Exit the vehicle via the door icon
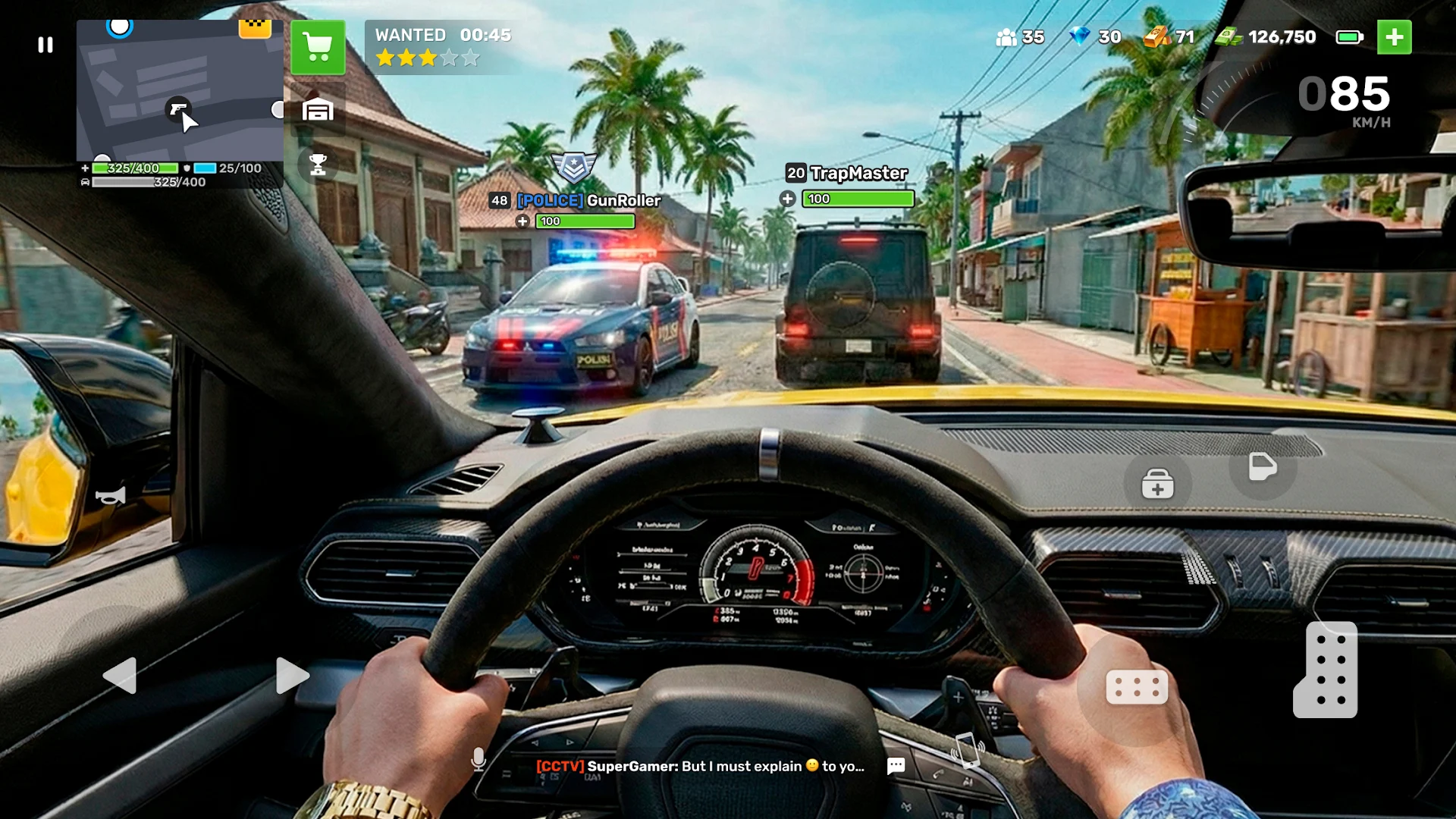This screenshot has width=1456, height=819. coord(1261,469)
